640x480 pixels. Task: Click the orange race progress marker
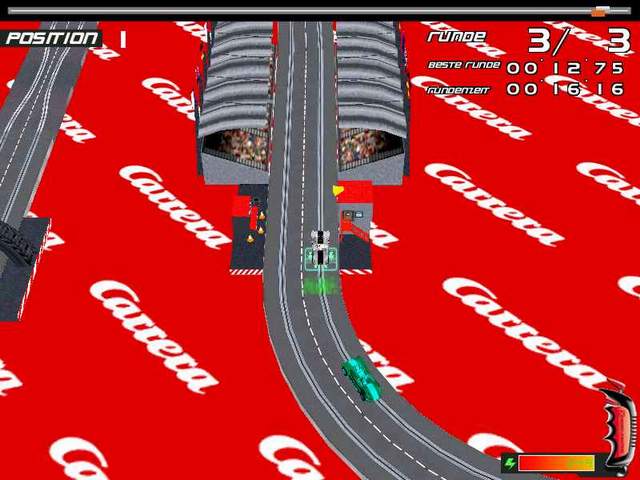pyautogui.click(x=599, y=12)
